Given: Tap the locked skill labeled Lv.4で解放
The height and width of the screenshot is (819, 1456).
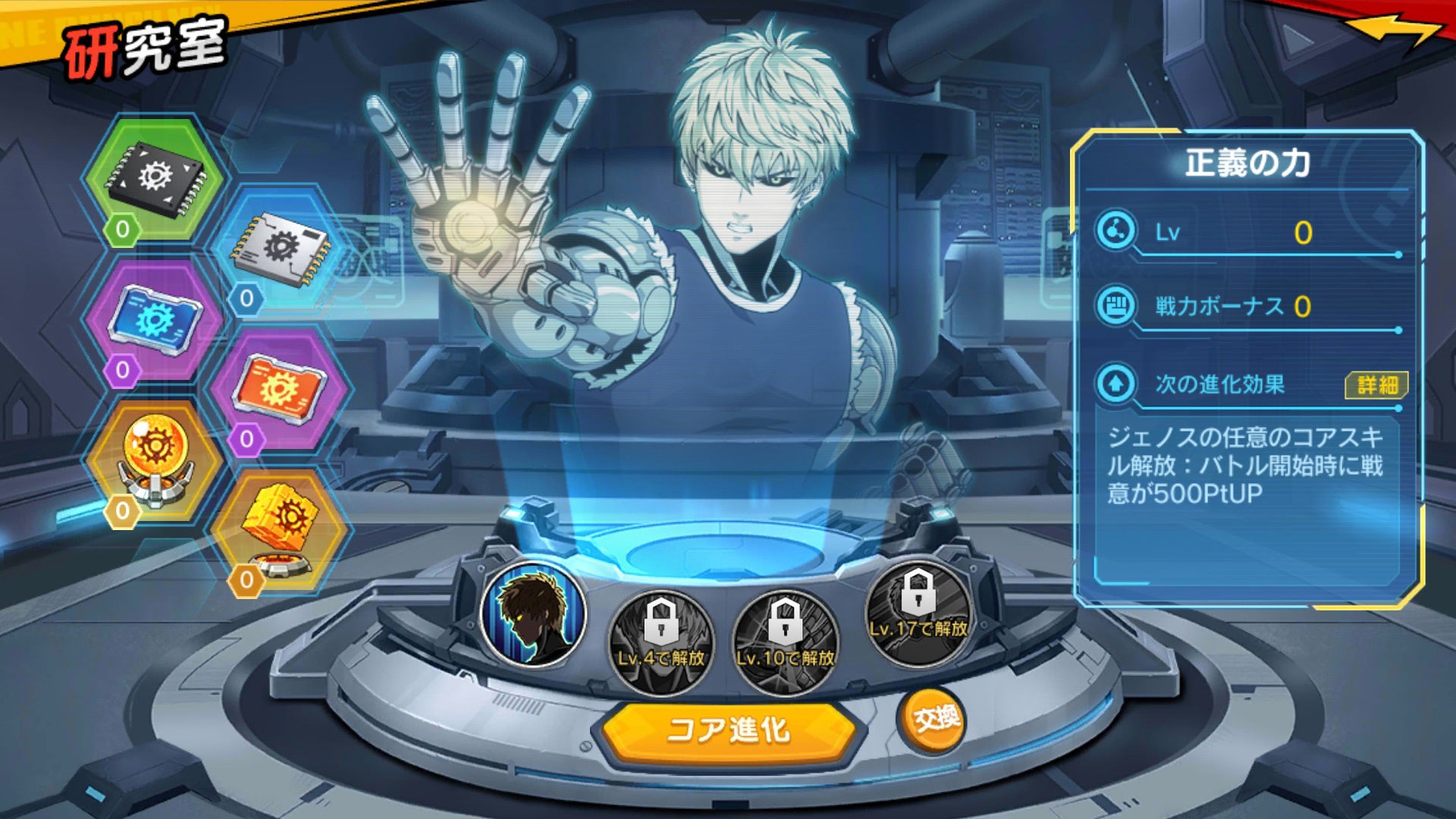Looking at the screenshot, I should [x=661, y=642].
